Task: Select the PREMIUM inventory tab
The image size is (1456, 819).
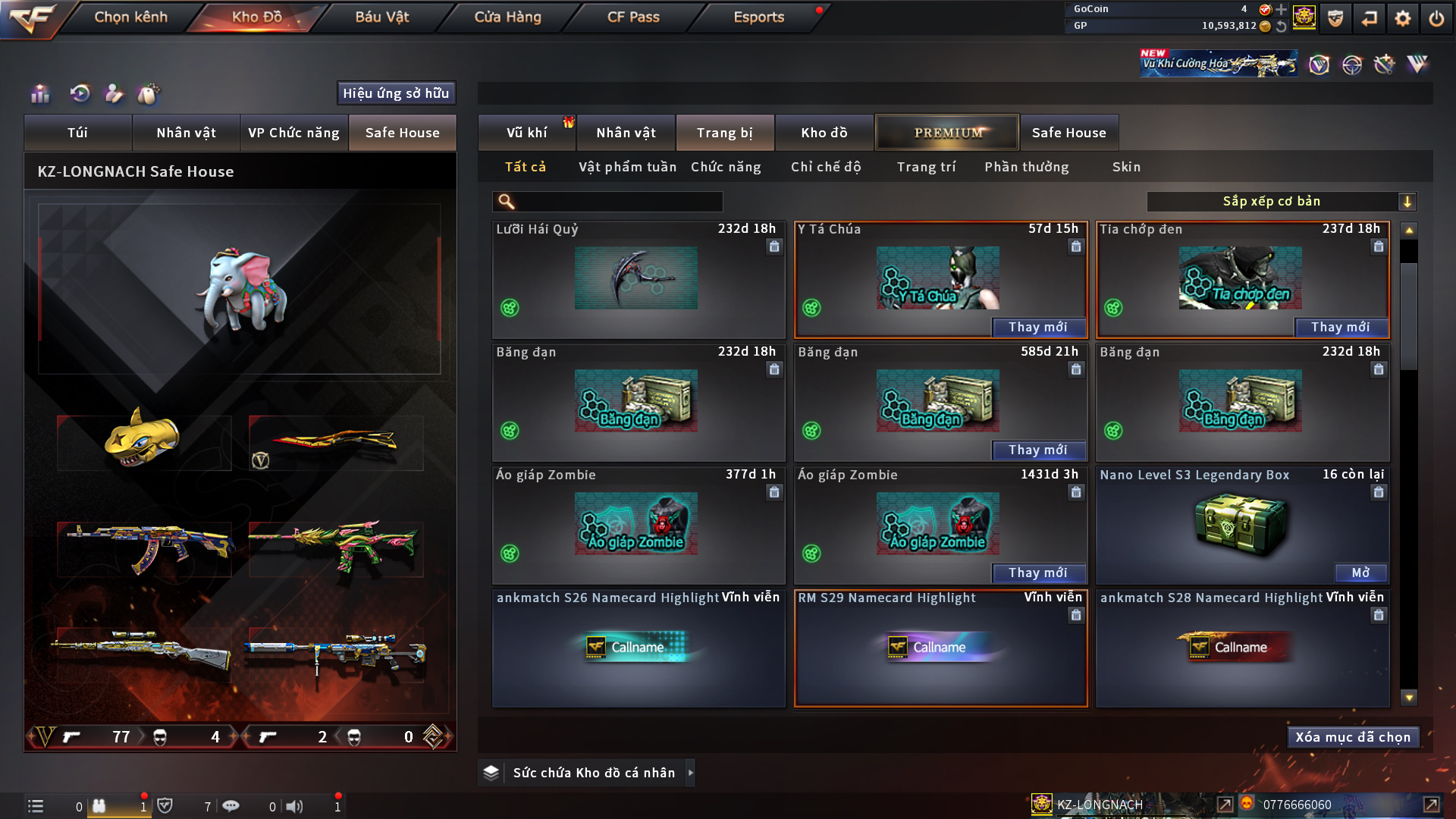Action: coord(947,133)
